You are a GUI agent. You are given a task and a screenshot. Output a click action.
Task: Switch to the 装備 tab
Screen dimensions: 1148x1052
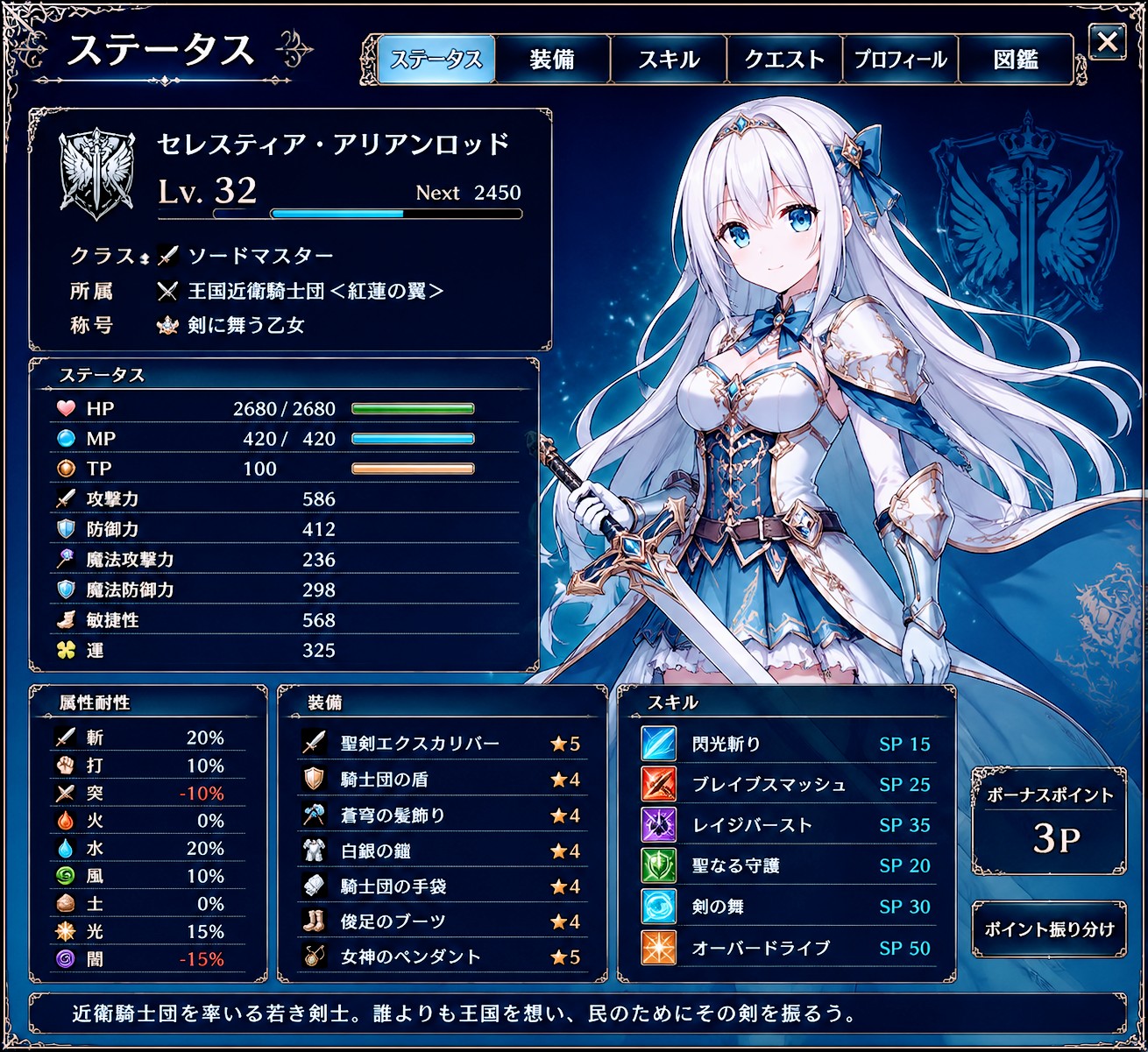(553, 59)
